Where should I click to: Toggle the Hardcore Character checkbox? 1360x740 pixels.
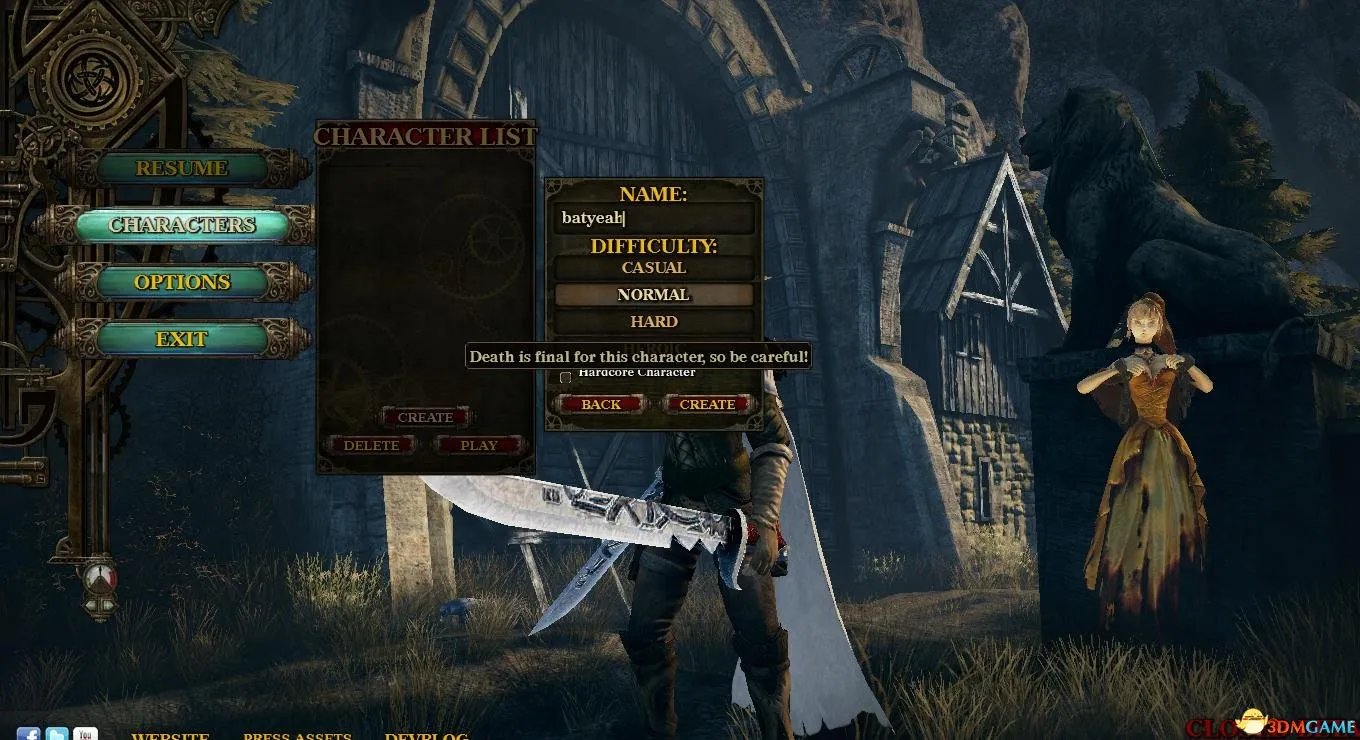pyautogui.click(x=566, y=377)
